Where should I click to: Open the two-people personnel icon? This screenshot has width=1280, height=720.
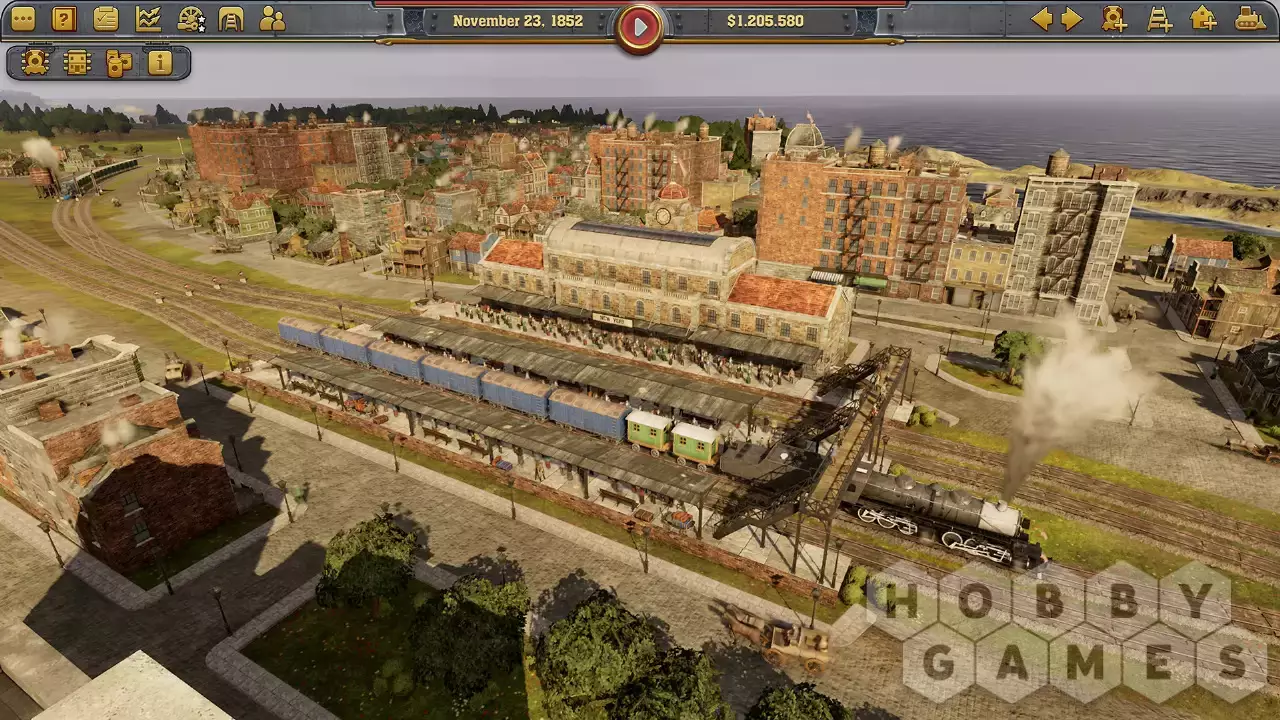272,19
